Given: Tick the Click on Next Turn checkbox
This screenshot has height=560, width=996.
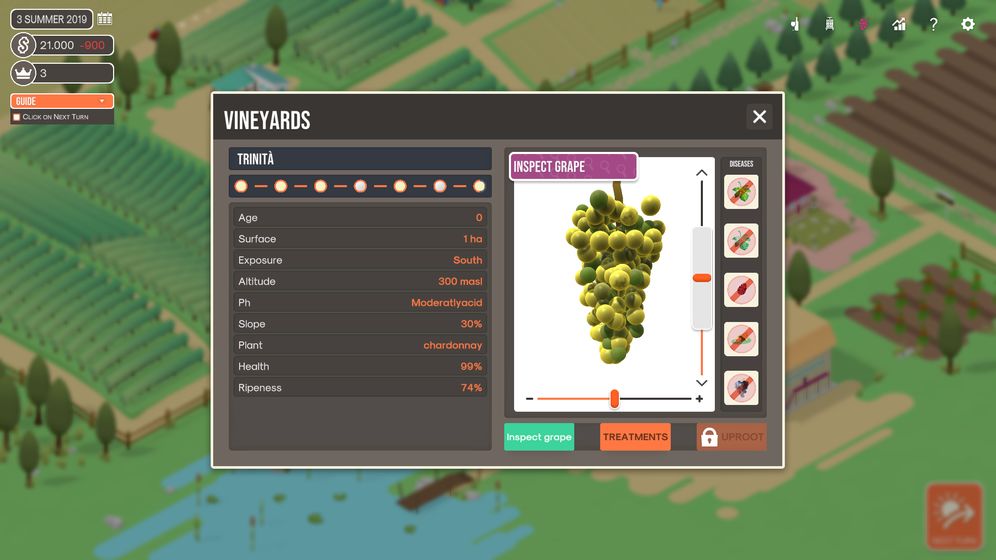Looking at the screenshot, I should [x=16, y=117].
